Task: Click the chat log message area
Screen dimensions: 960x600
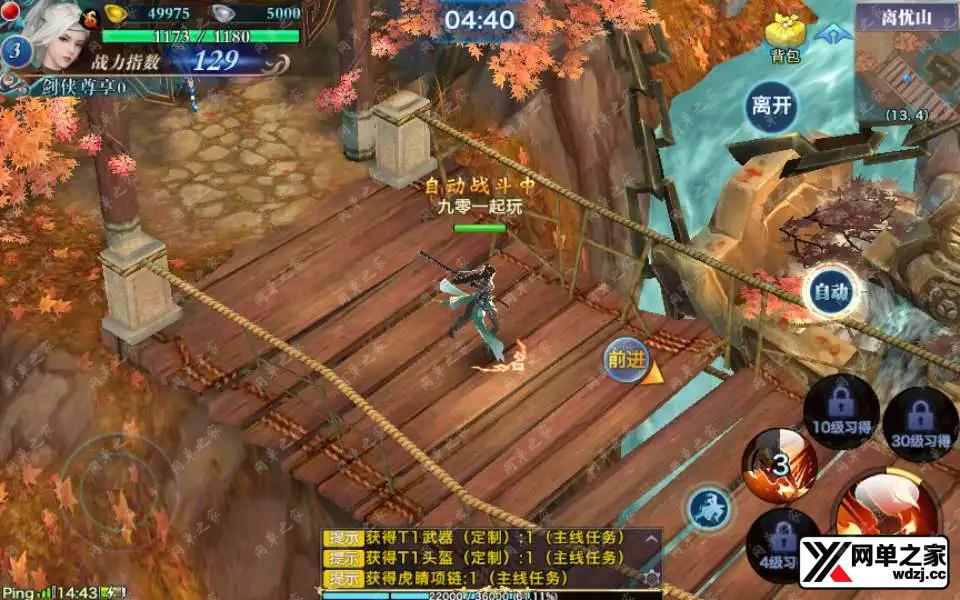Action: tap(480, 558)
